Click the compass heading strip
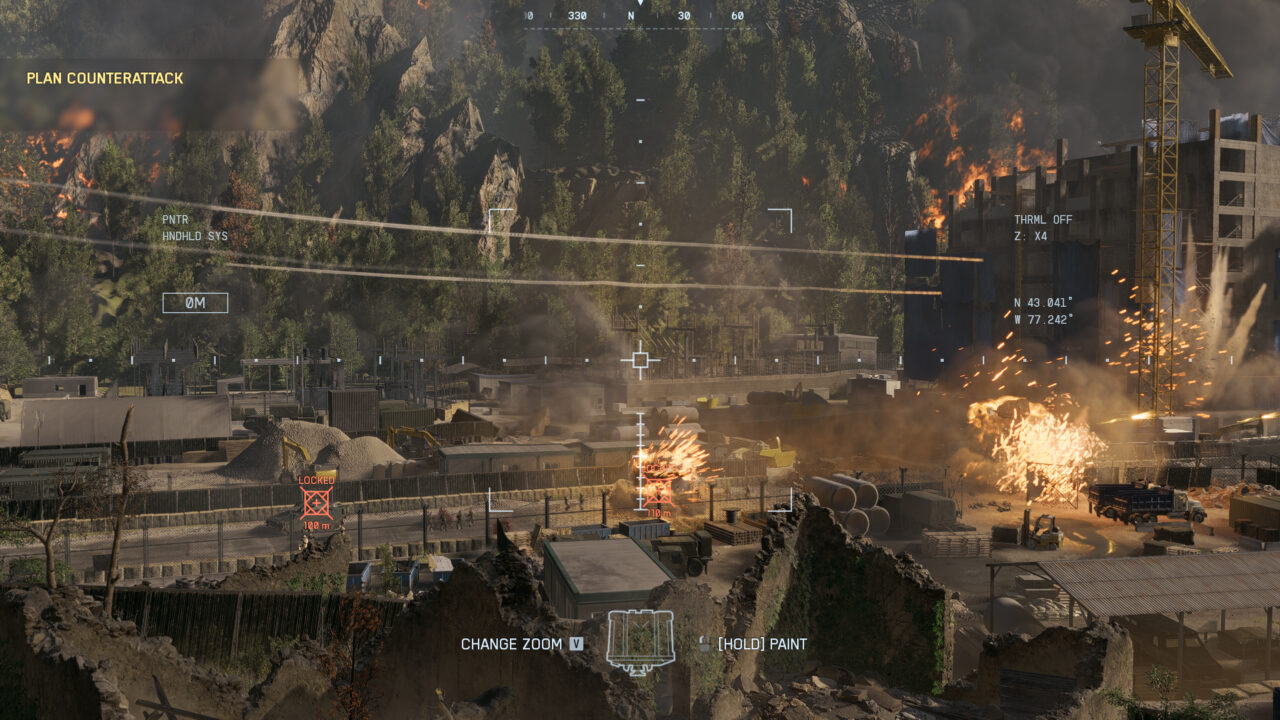The width and height of the screenshot is (1280, 720). (x=633, y=16)
